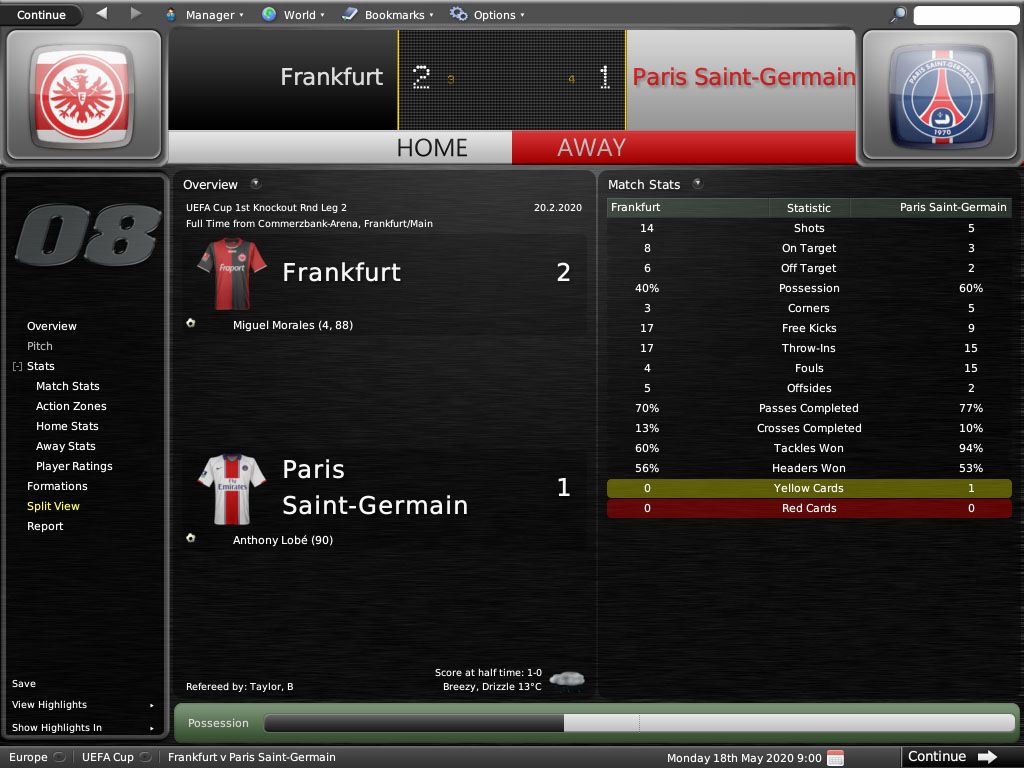Image resolution: width=1024 pixels, height=768 pixels.
Task: View Home Stats
Action: tap(67, 426)
